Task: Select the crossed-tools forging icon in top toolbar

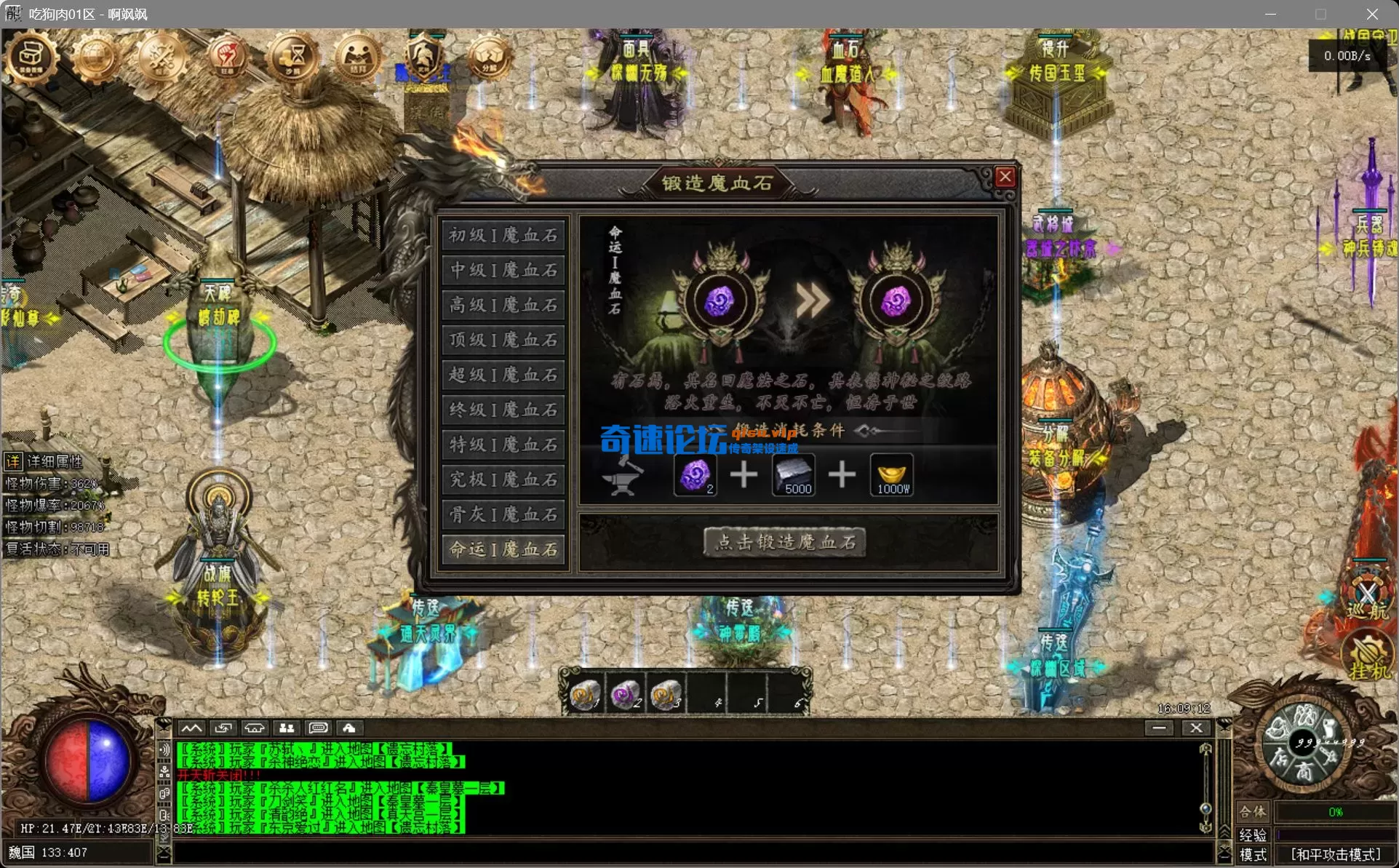Action: pyautogui.click(x=162, y=57)
